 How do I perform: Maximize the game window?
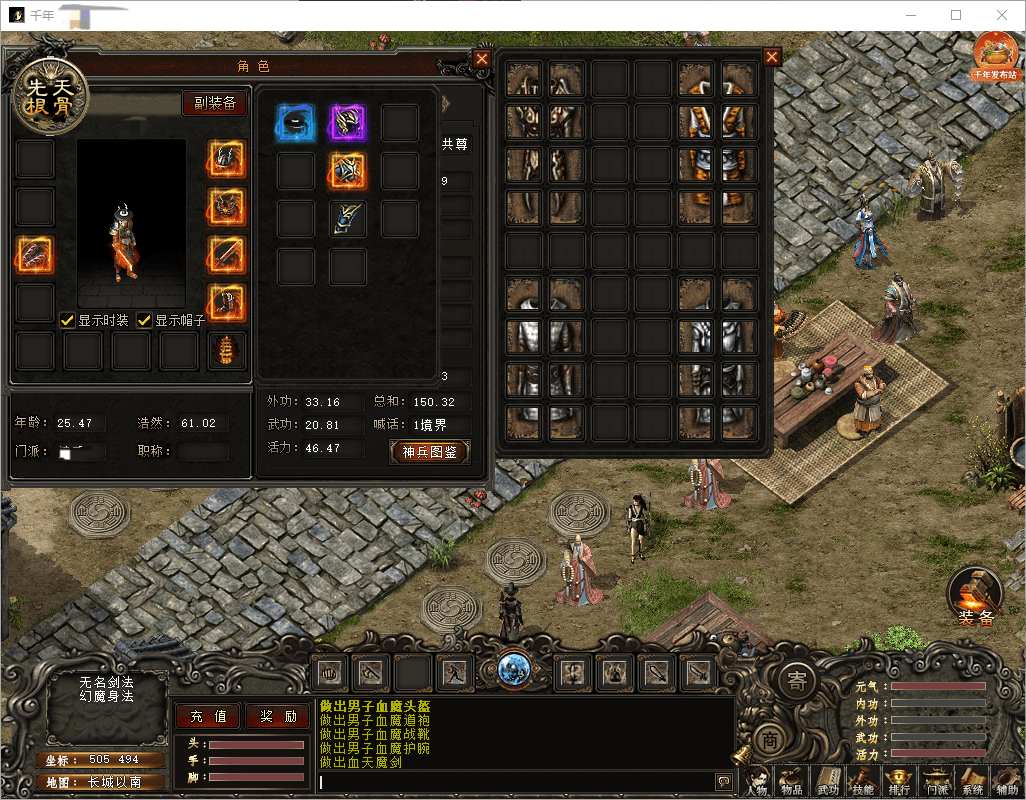pos(956,15)
